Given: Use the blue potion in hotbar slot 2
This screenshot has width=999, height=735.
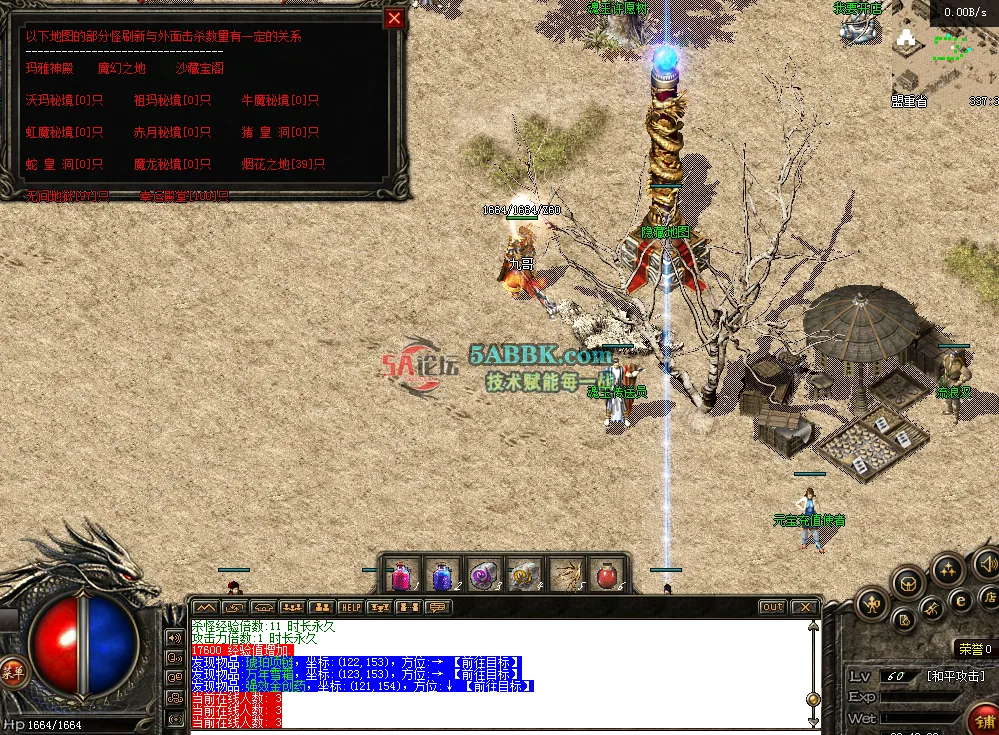Looking at the screenshot, I should (x=442, y=576).
